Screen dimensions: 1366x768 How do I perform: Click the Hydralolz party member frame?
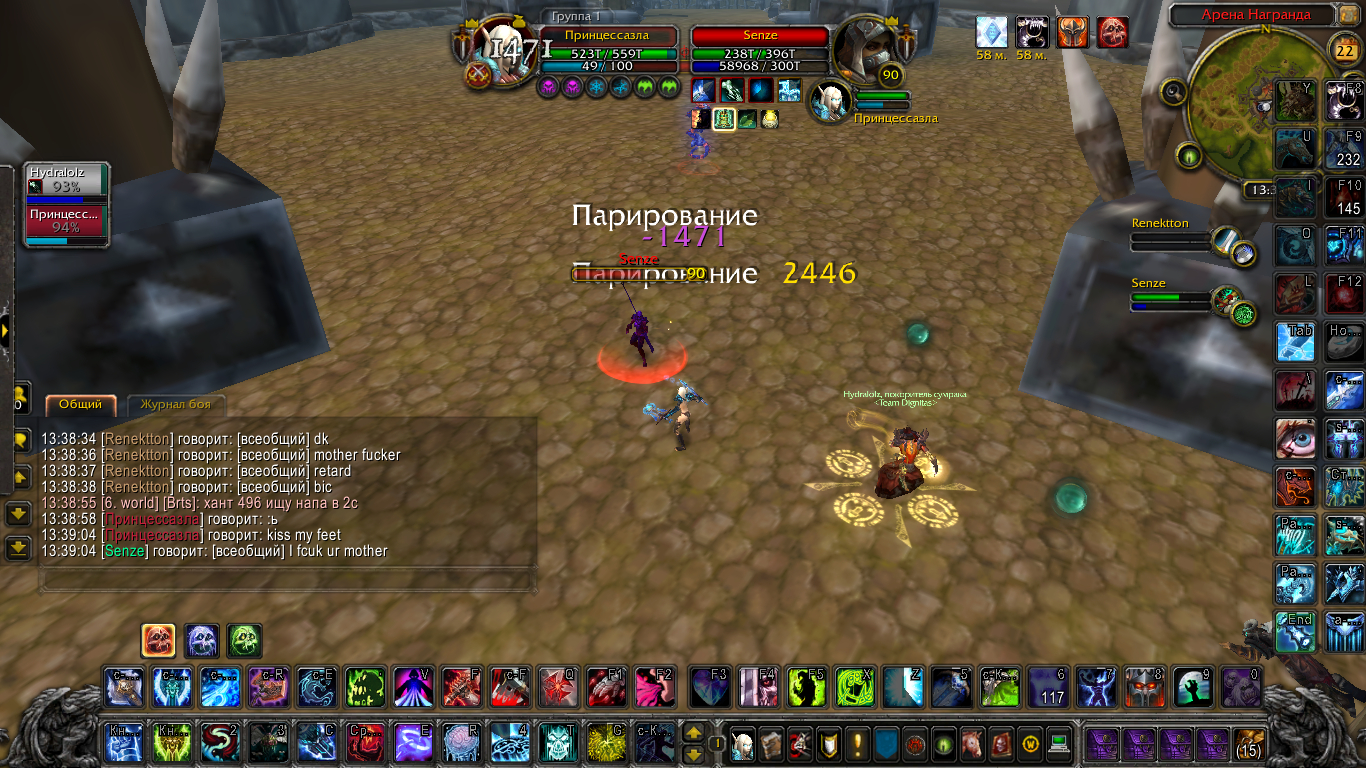pos(66,186)
